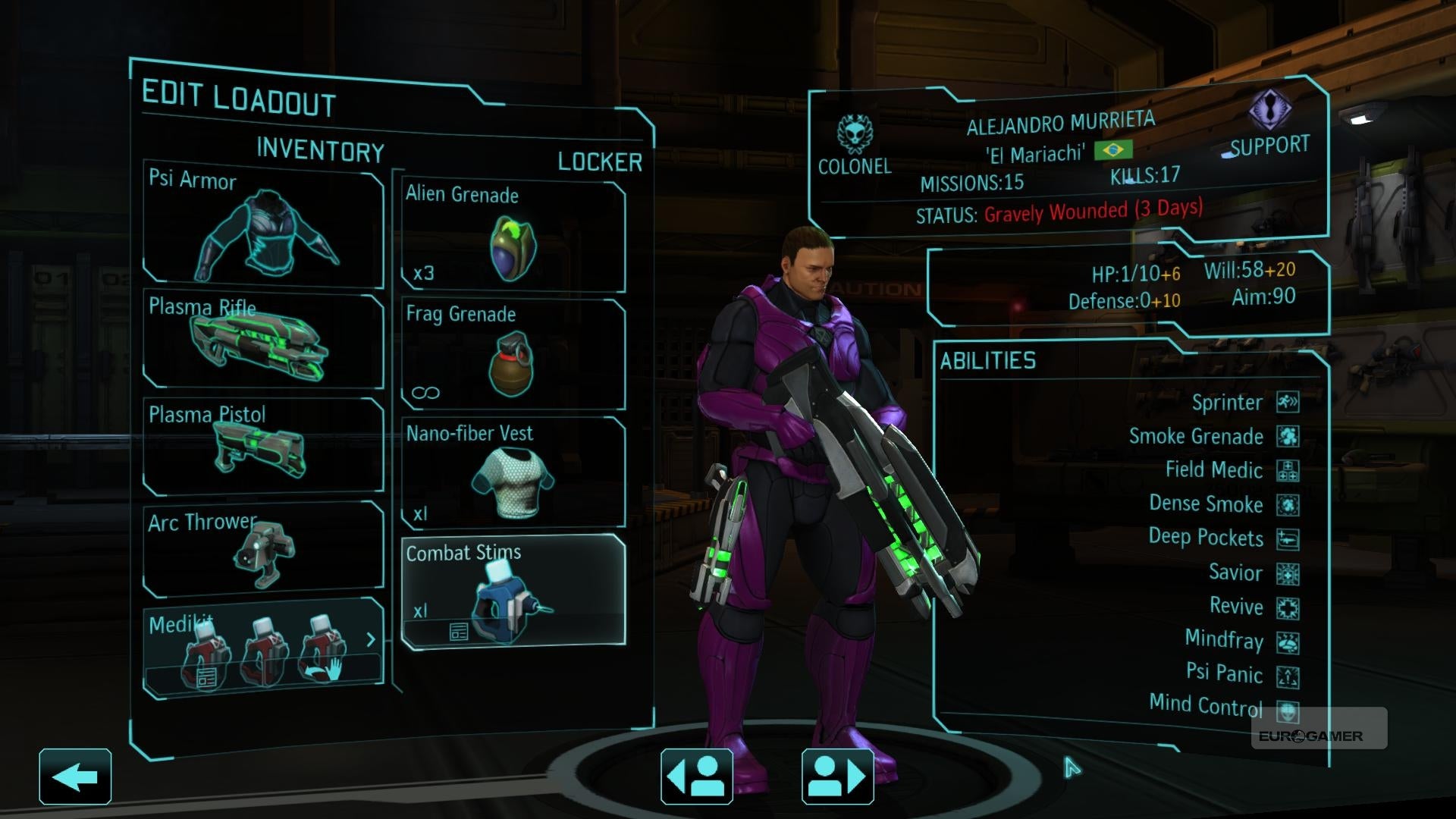Select the Field Medic ability icon
The height and width of the screenshot is (819, 1456).
1288,470
